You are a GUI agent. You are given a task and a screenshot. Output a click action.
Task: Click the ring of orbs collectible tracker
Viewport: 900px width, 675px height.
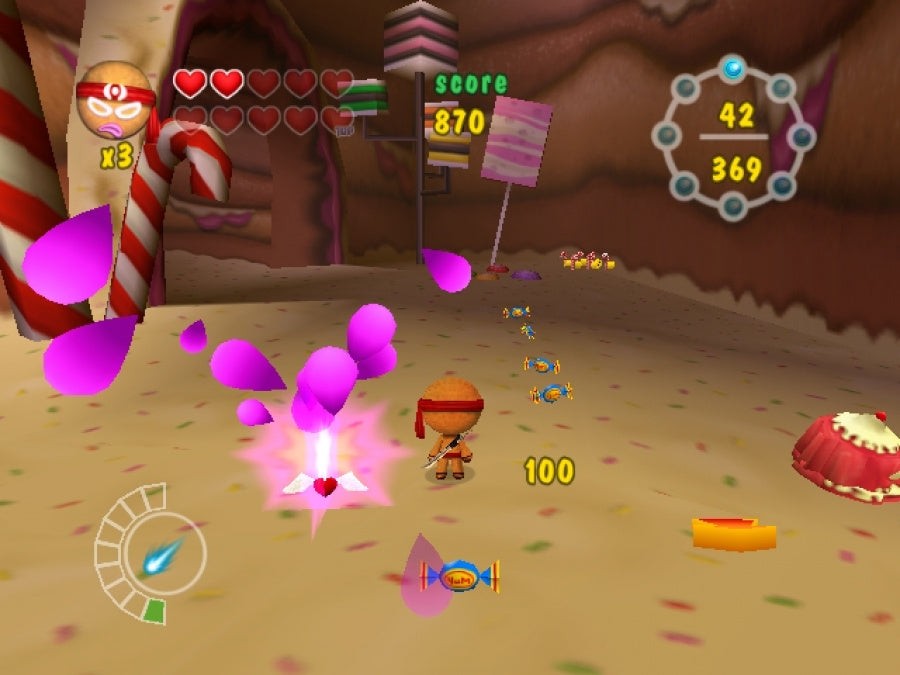(734, 138)
